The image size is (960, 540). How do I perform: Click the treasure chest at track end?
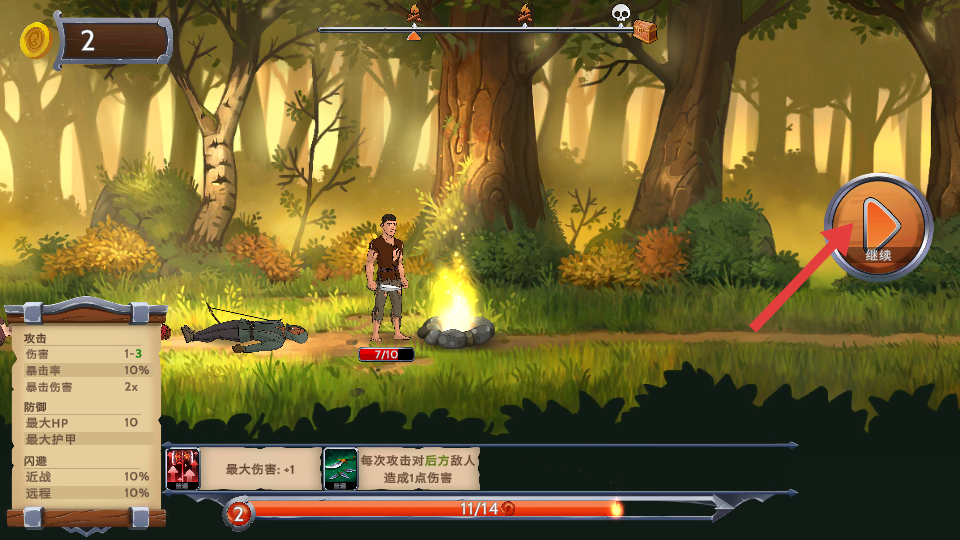(x=646, y=31)
